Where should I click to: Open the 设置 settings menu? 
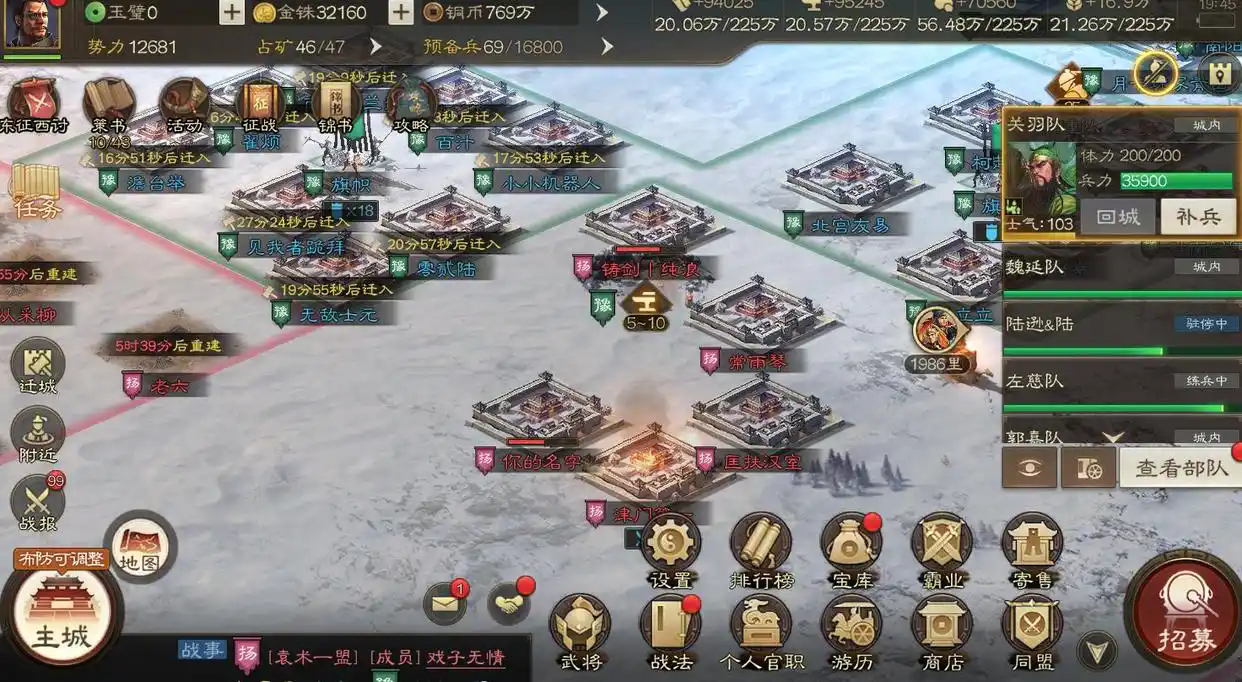[670, 546]
